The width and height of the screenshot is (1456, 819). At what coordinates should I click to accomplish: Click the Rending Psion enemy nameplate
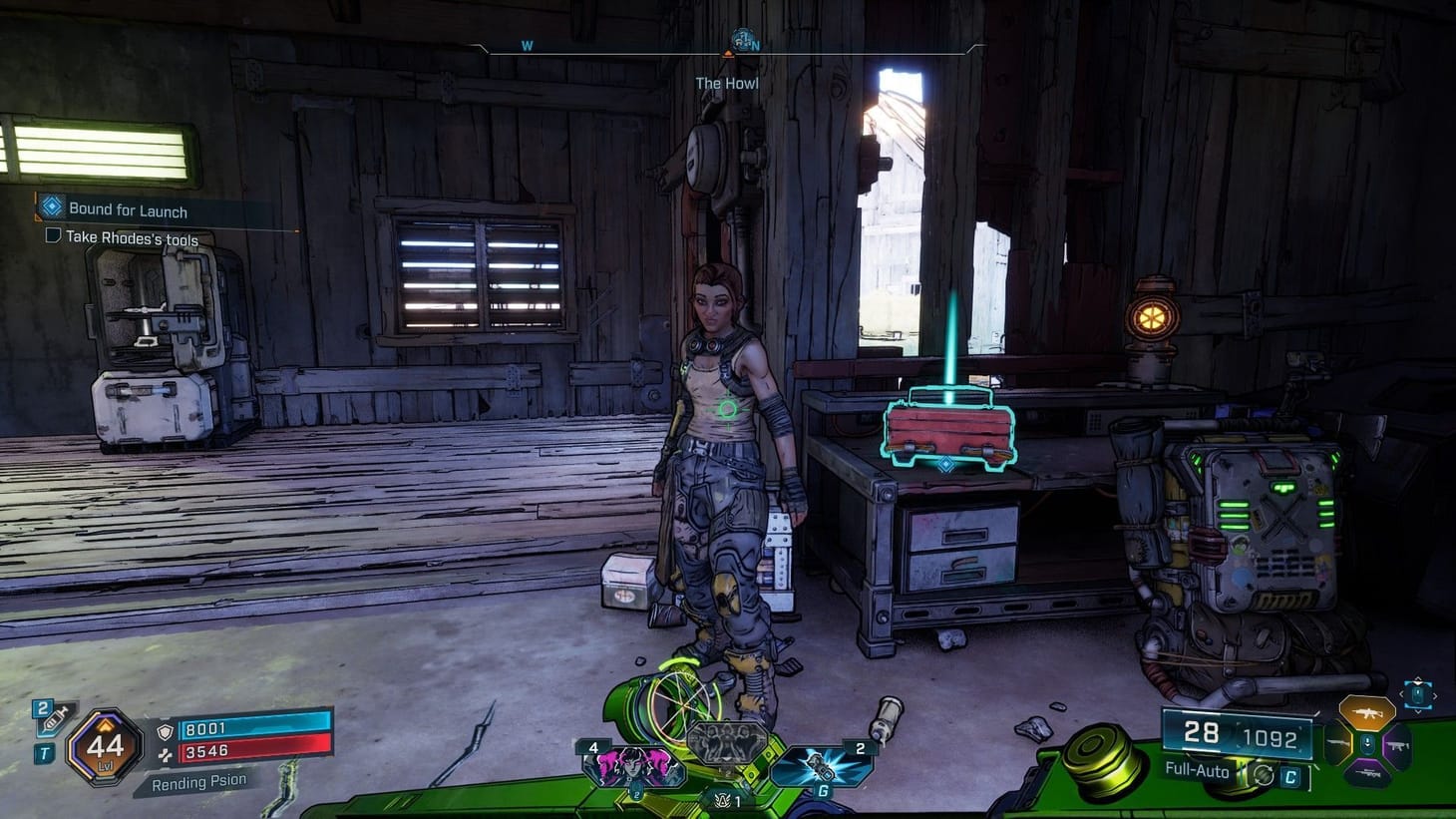(x=197, y=780)
